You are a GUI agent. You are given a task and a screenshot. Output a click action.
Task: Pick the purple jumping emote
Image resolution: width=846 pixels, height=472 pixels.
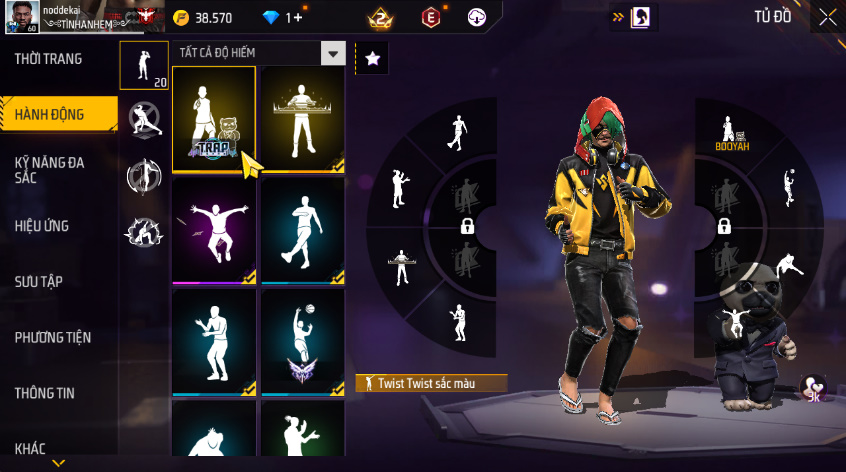pyautogui.click(x=214, y=231)
